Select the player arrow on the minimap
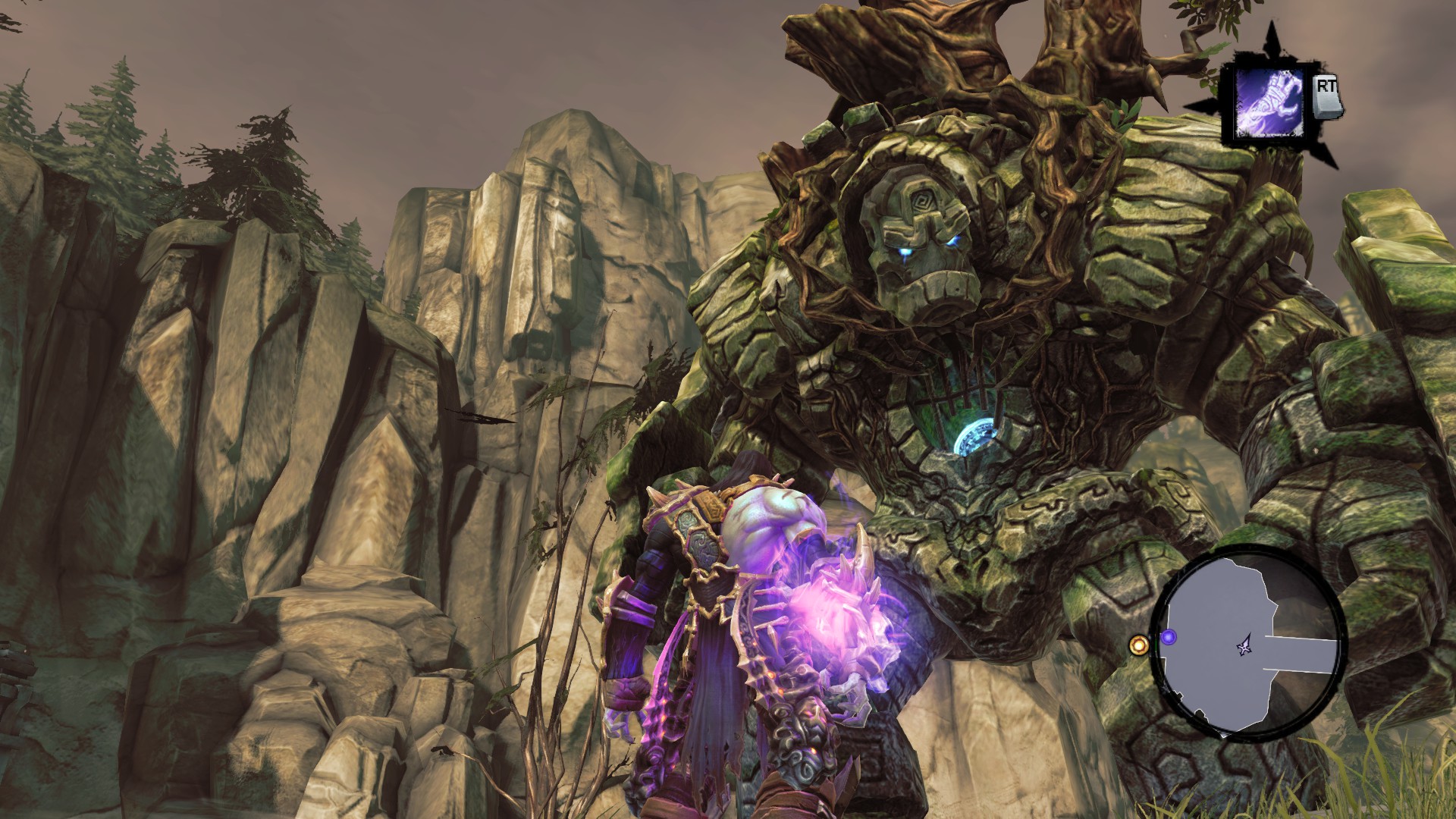 1244,647
